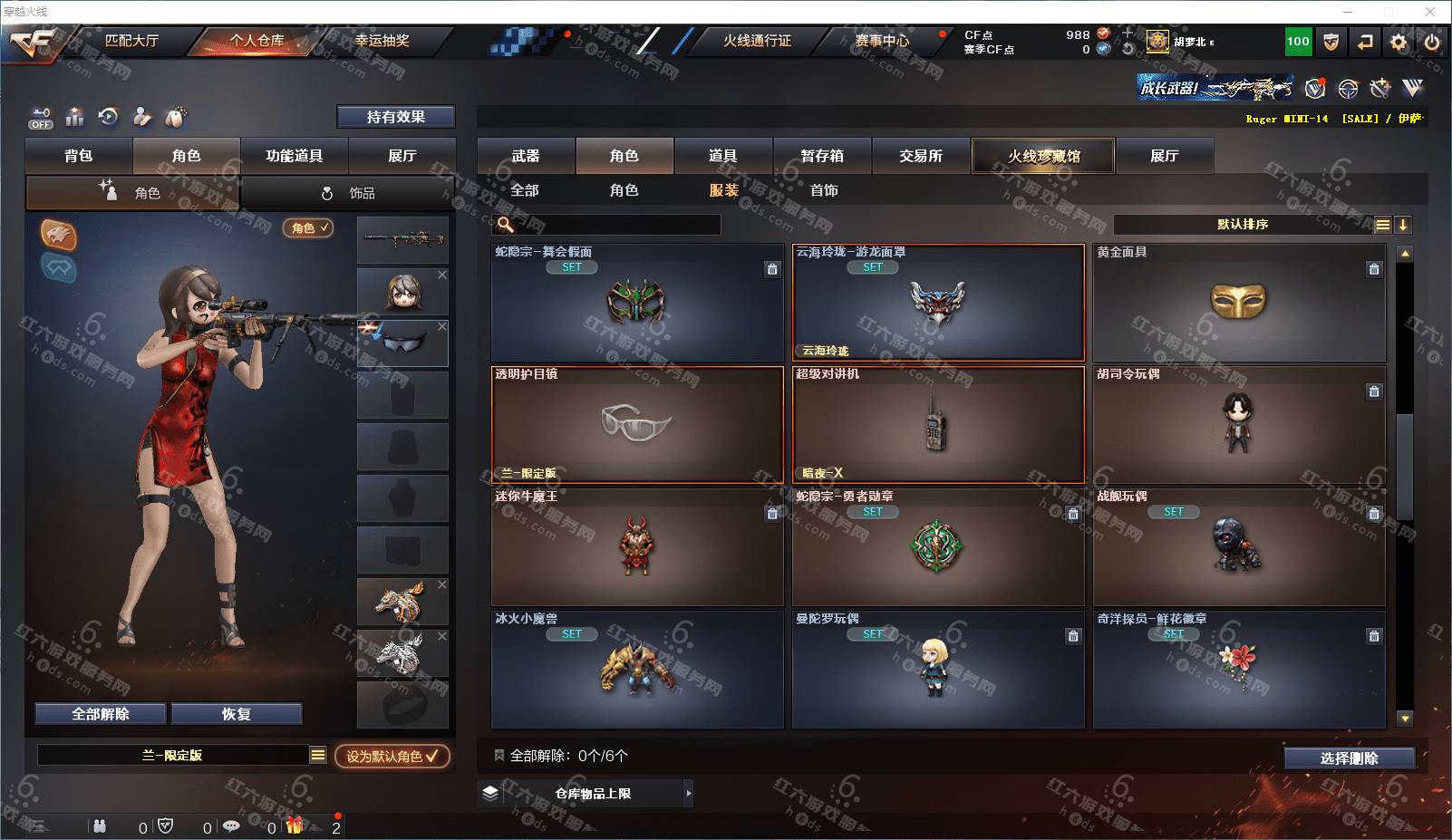The image size is (1452, 840).
Task: Go to 赛事中心 tournament center
Action: [x=881, y=41]
